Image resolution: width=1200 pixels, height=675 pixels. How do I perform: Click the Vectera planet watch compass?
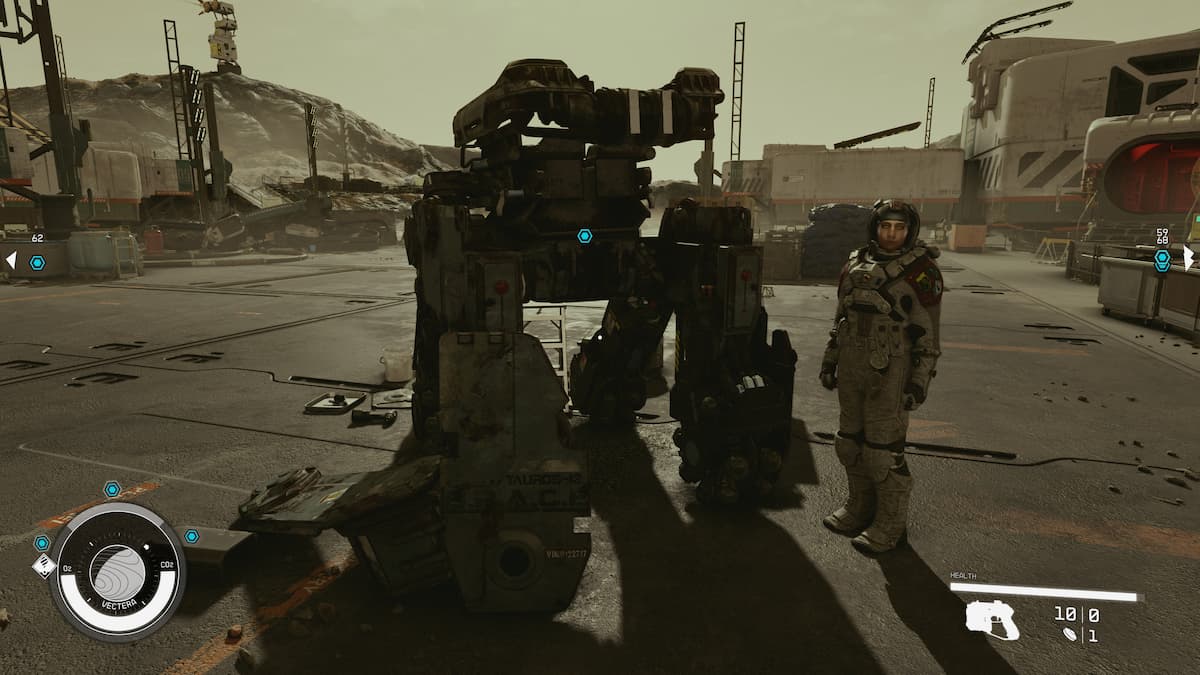(117, 572)
